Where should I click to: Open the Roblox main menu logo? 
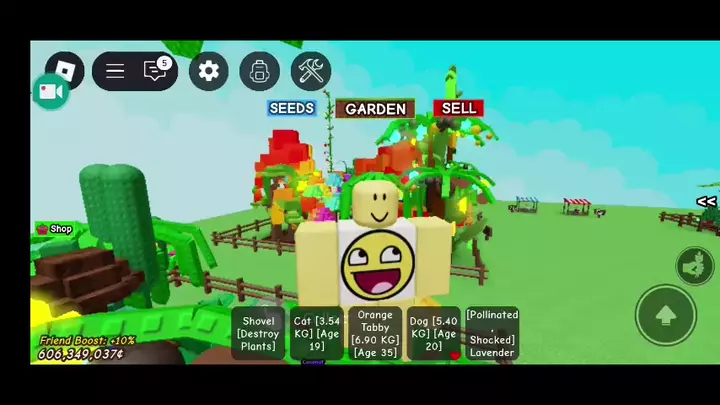coord(65,71)
